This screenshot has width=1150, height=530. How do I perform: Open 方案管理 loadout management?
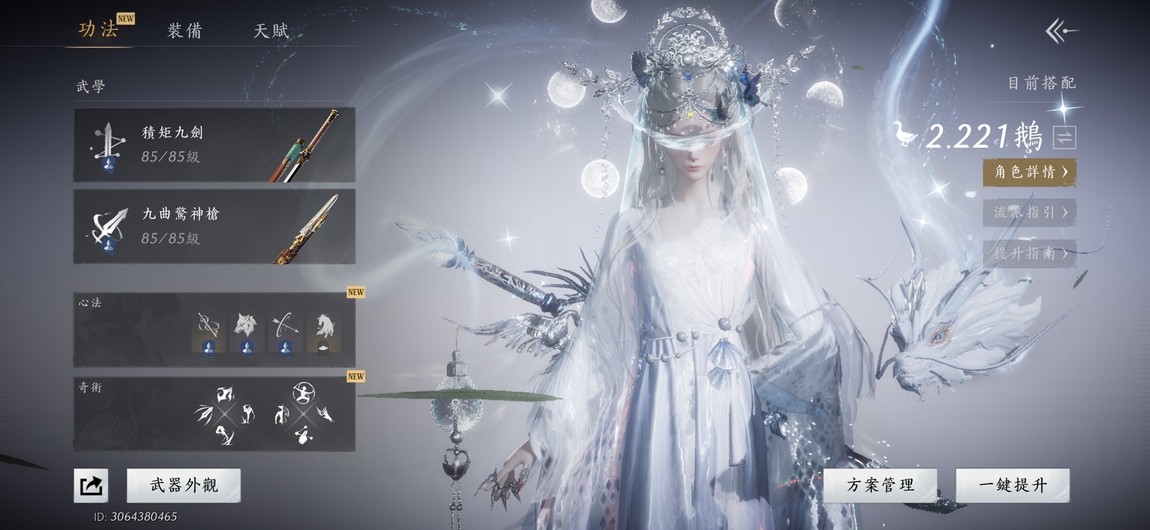pos(880,486)
